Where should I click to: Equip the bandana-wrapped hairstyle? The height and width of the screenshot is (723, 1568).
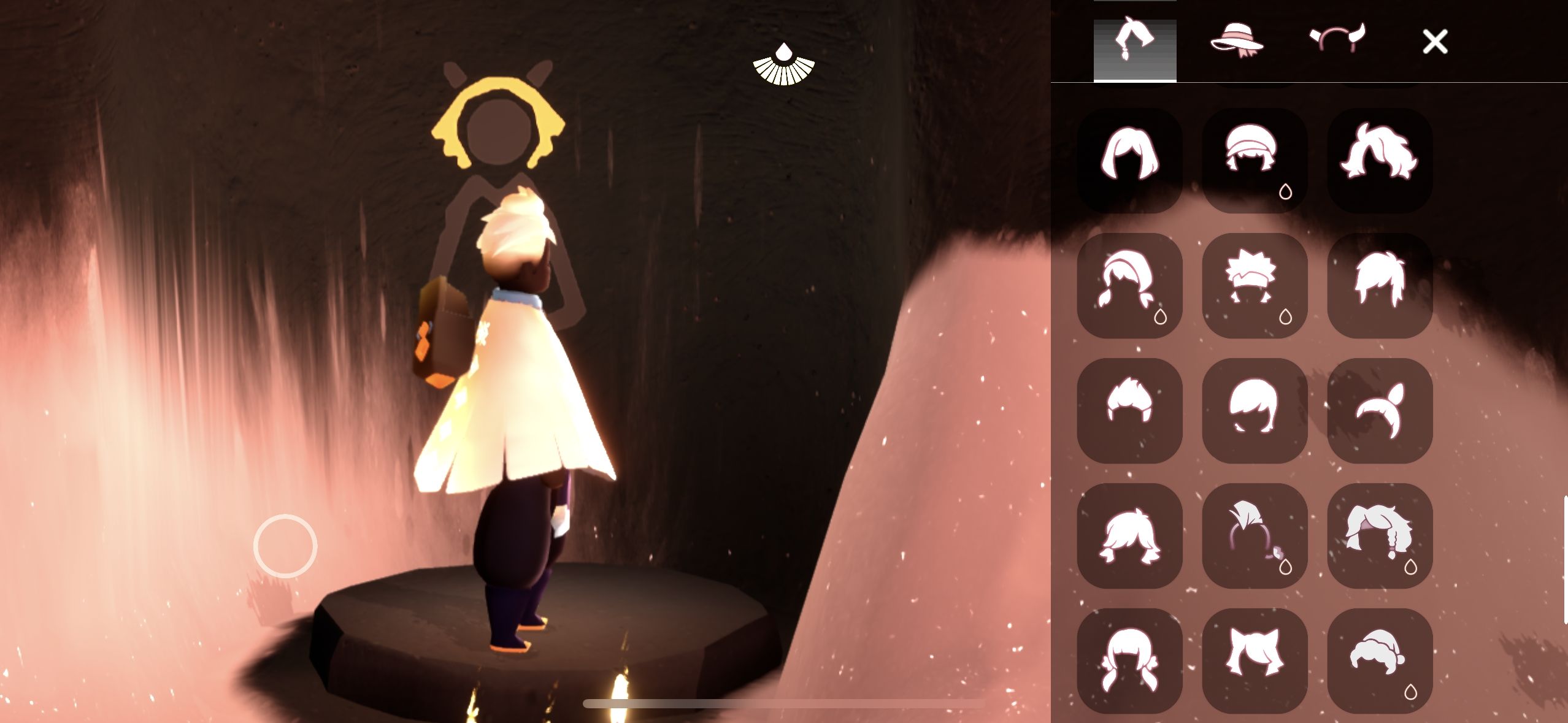(1255, 161)
